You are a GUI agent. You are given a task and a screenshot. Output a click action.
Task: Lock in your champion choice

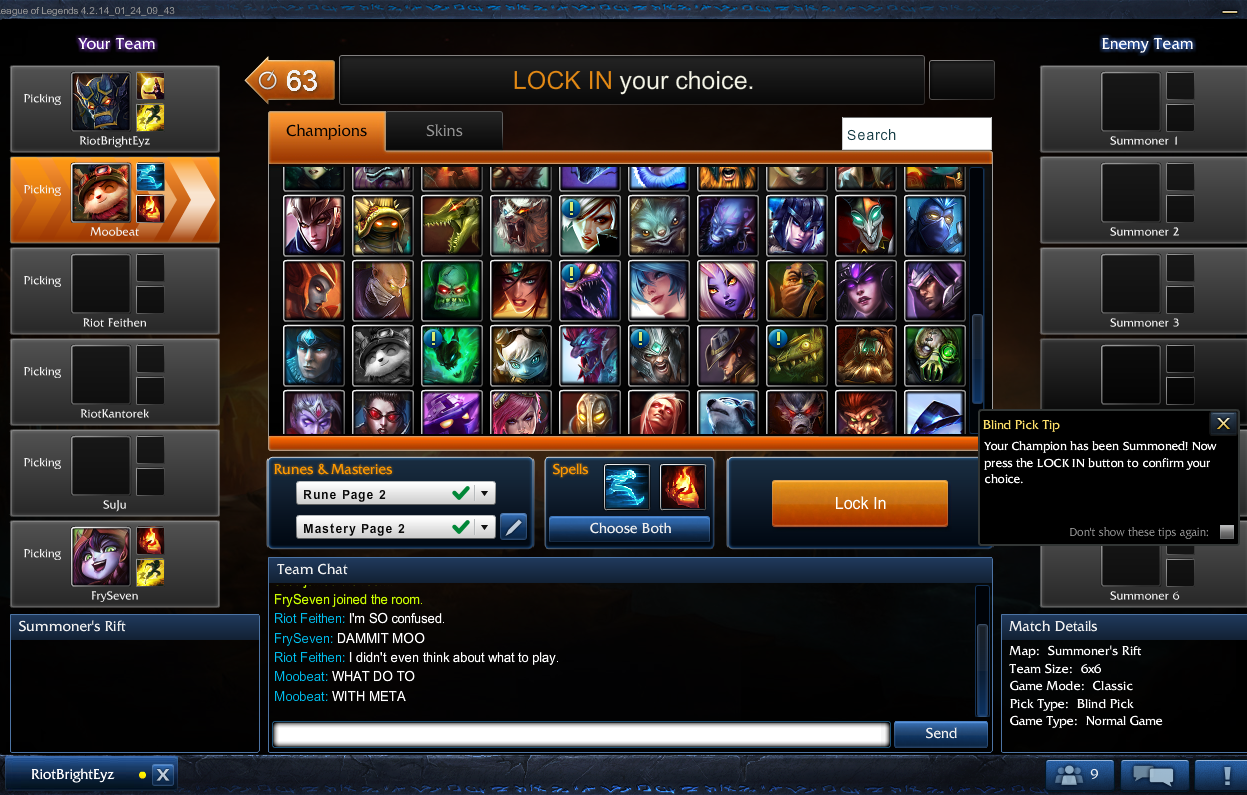[x=859, y=503]
